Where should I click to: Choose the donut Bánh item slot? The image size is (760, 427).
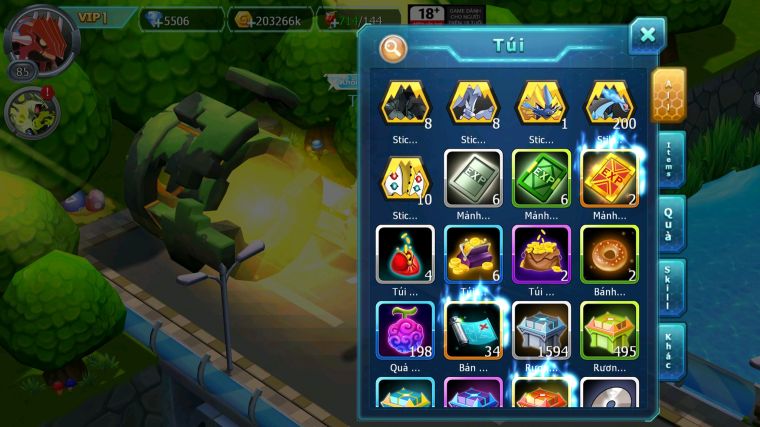point(609,254)
